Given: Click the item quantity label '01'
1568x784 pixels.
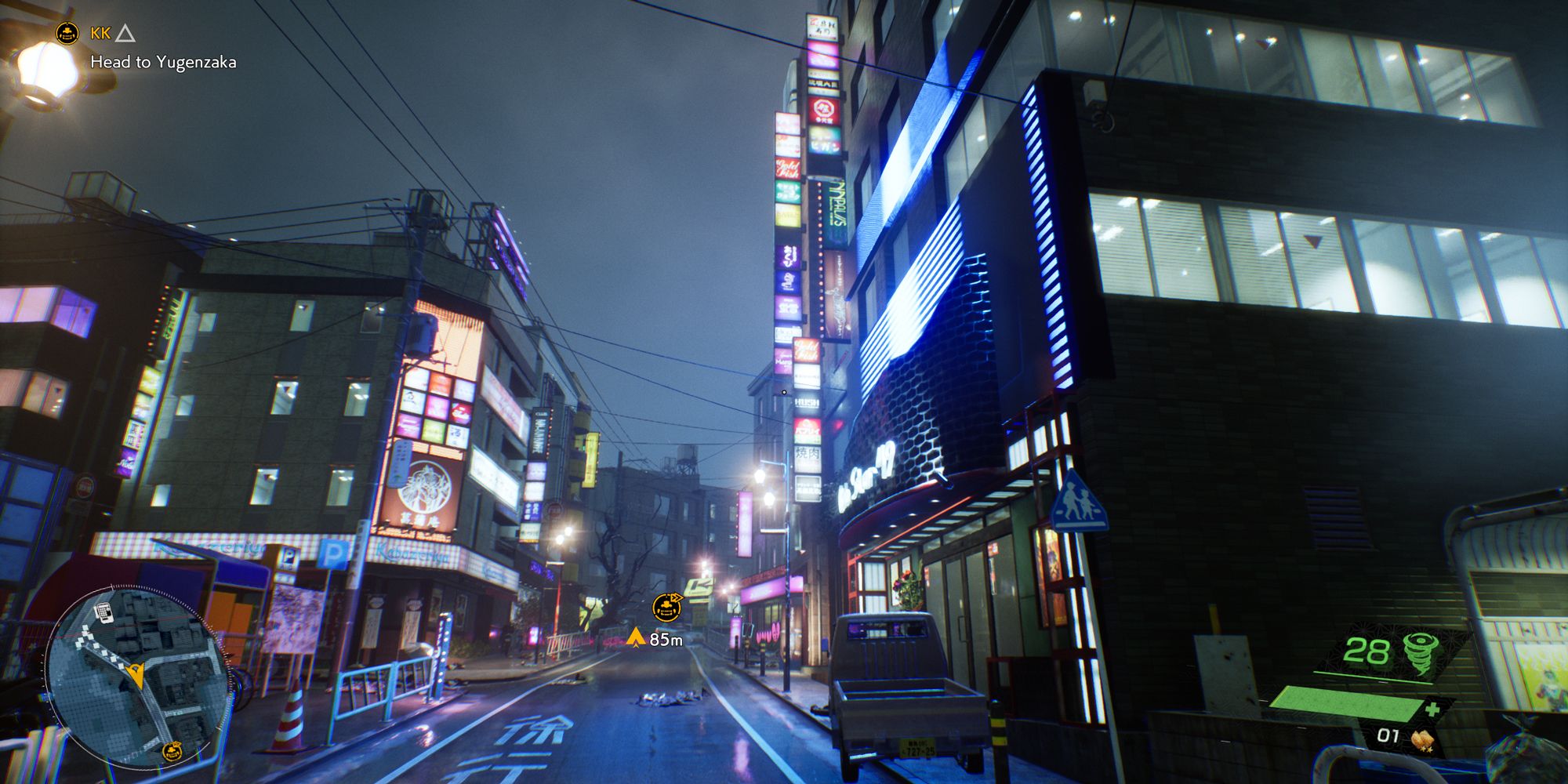Looking at the screenshot, I should tap(1388, 735).
